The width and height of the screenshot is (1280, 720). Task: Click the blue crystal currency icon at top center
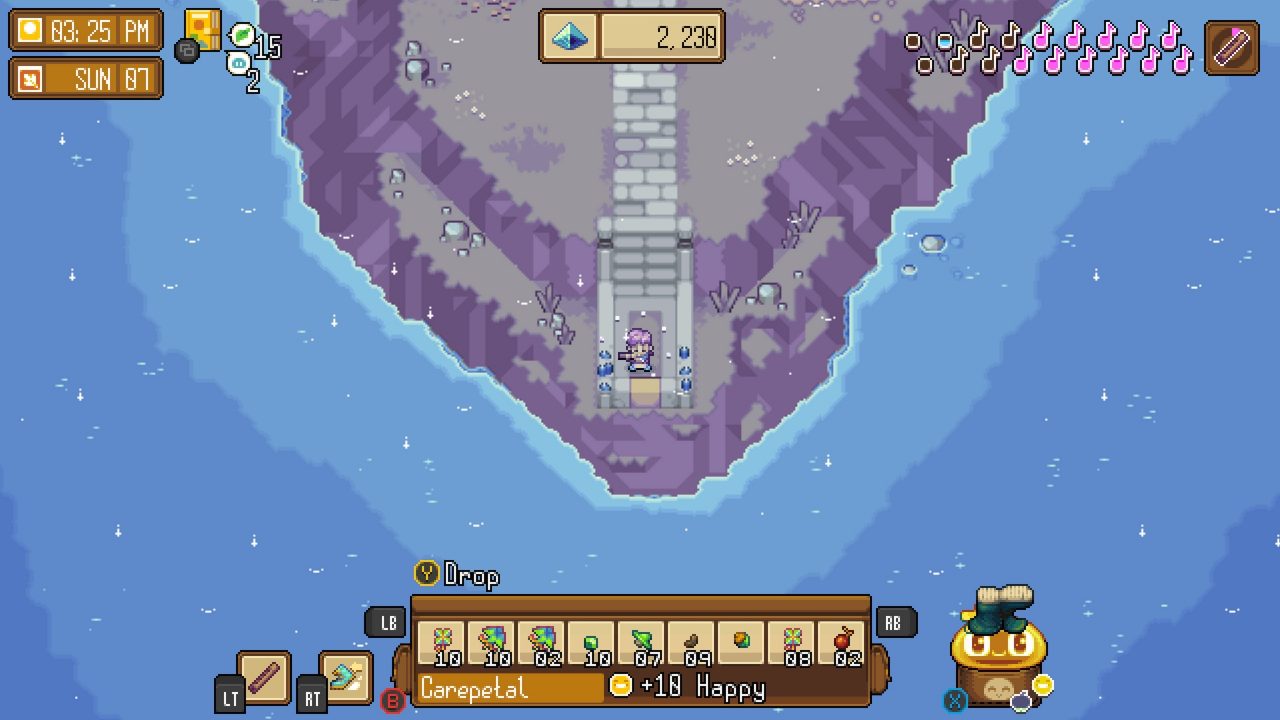click(569, 40)
